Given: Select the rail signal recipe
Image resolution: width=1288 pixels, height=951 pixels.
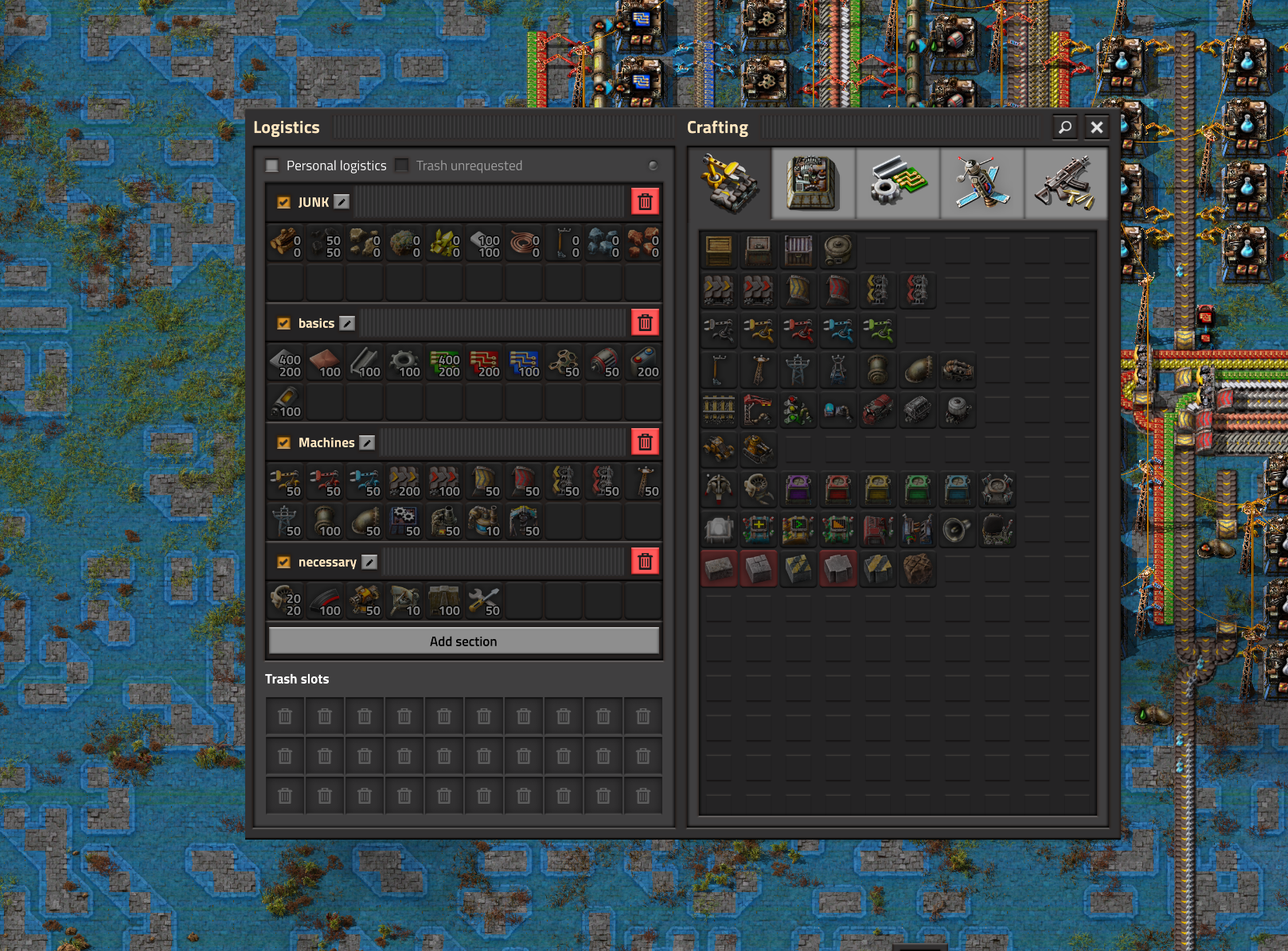Looking at the screenshot, I should (x=798, y=410).
